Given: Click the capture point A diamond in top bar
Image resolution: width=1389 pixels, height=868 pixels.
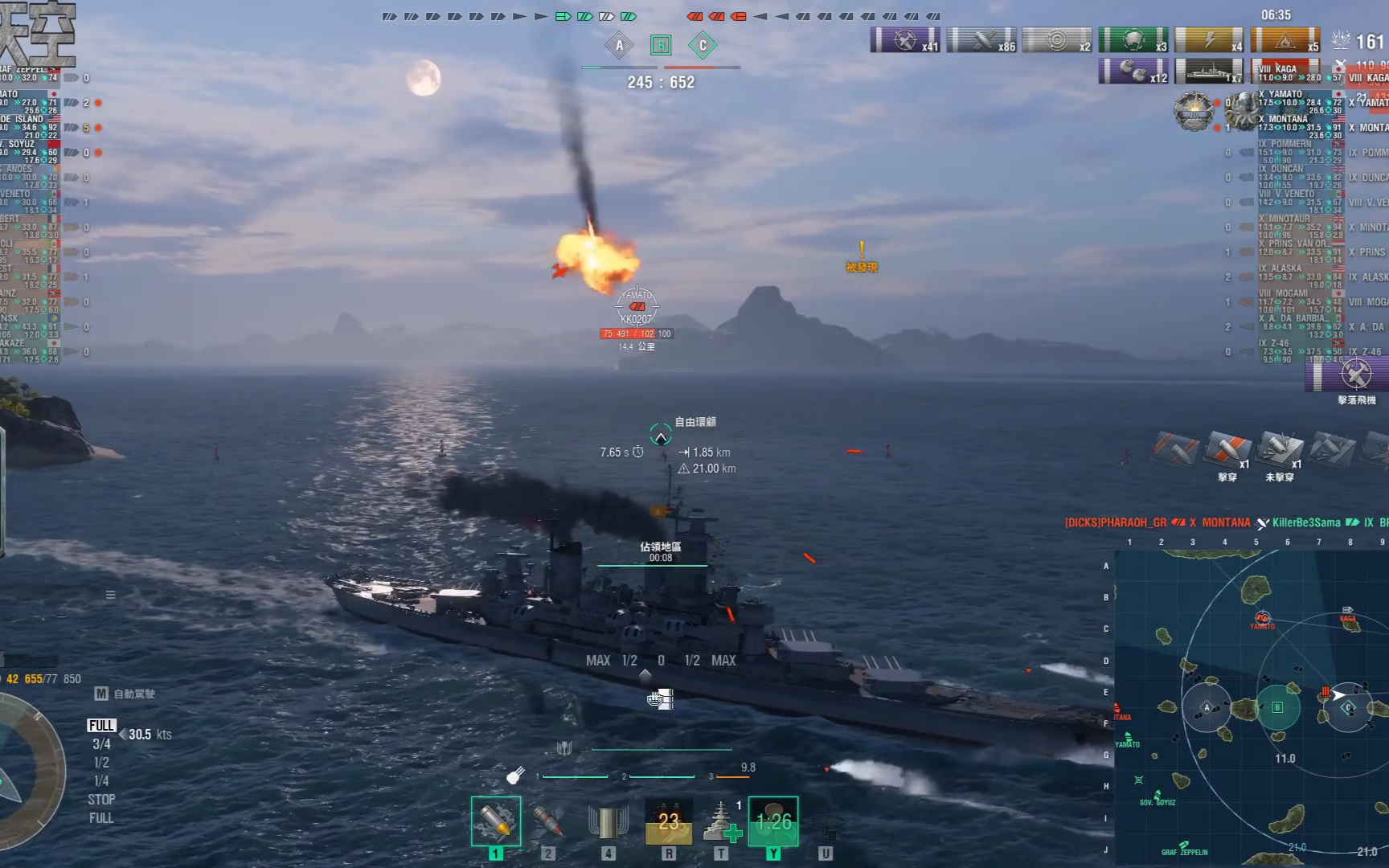Looking at the screenshot, I should tap(619, 46).
